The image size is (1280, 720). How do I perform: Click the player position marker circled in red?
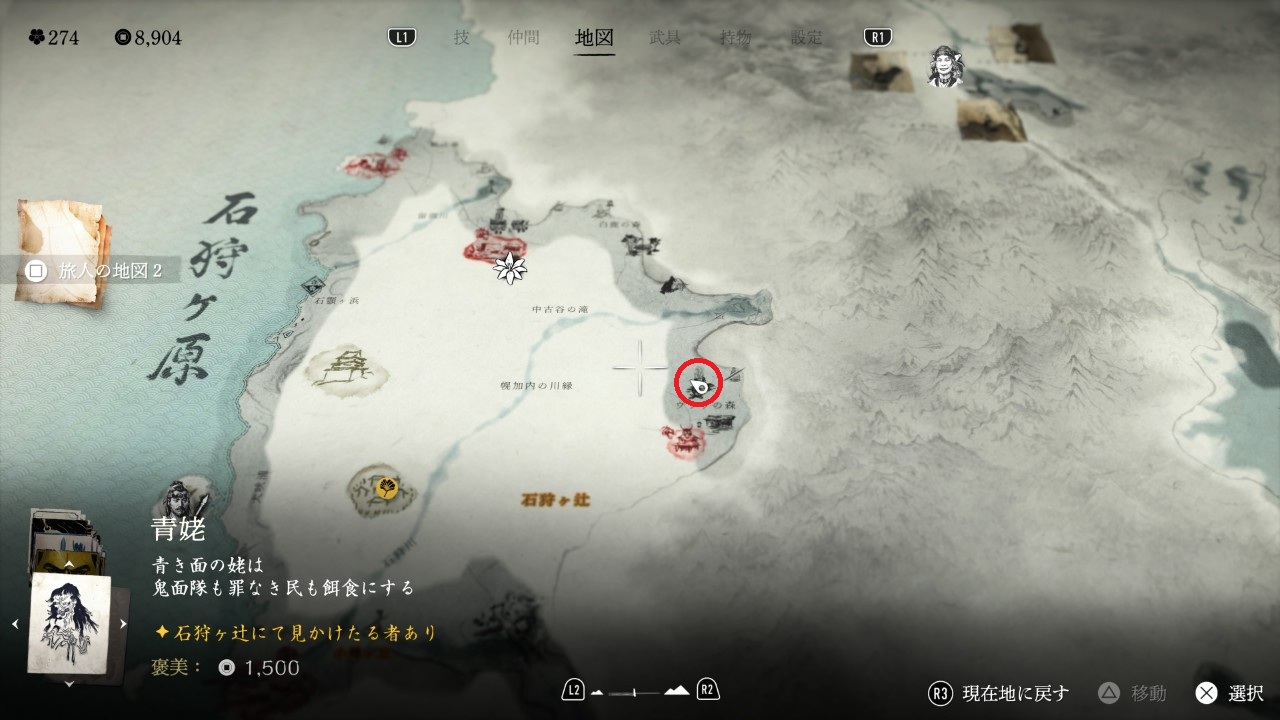click(x=699, y=383)
